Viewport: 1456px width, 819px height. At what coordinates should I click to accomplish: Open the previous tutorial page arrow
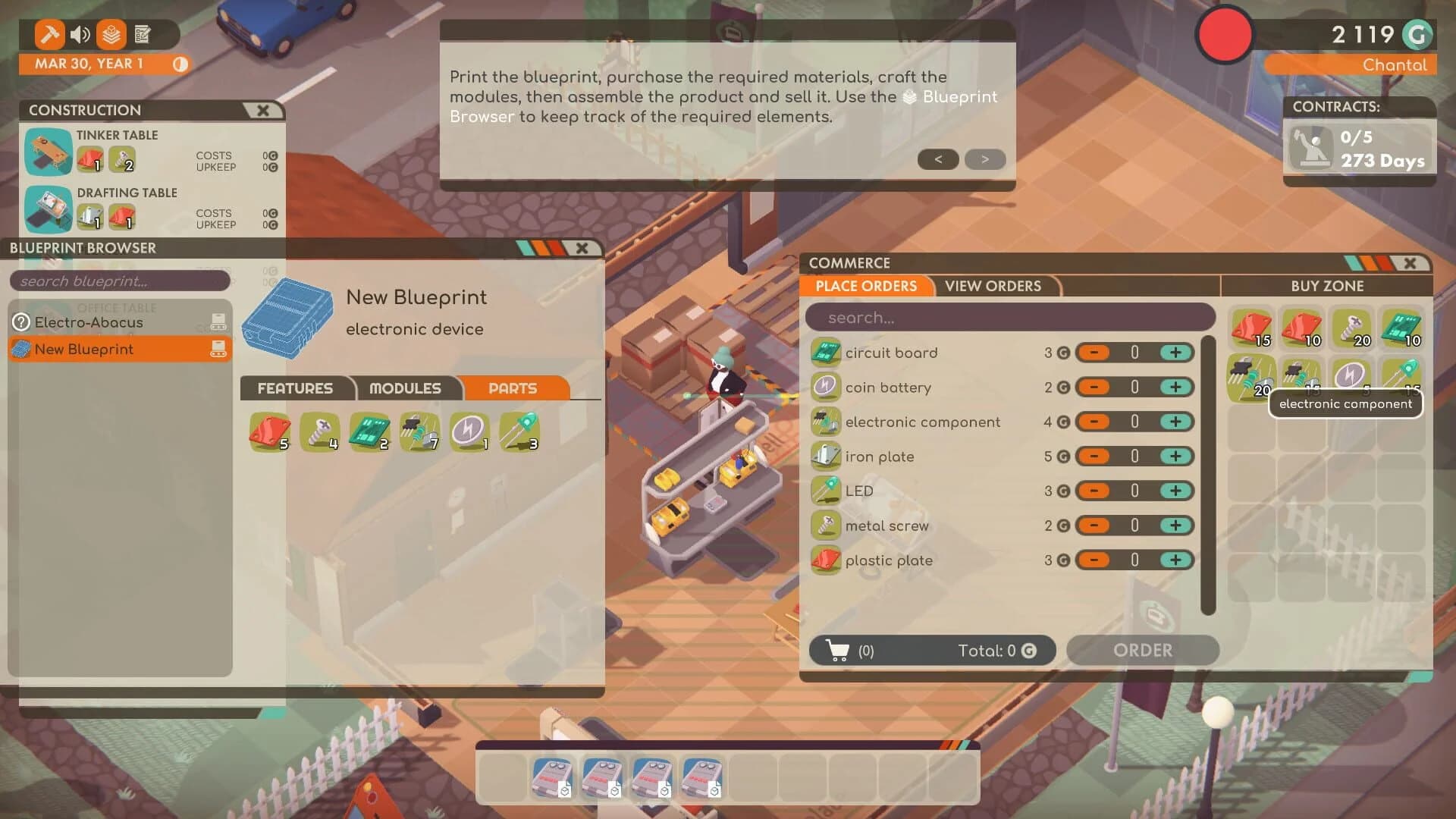click(x=938, y=159)
